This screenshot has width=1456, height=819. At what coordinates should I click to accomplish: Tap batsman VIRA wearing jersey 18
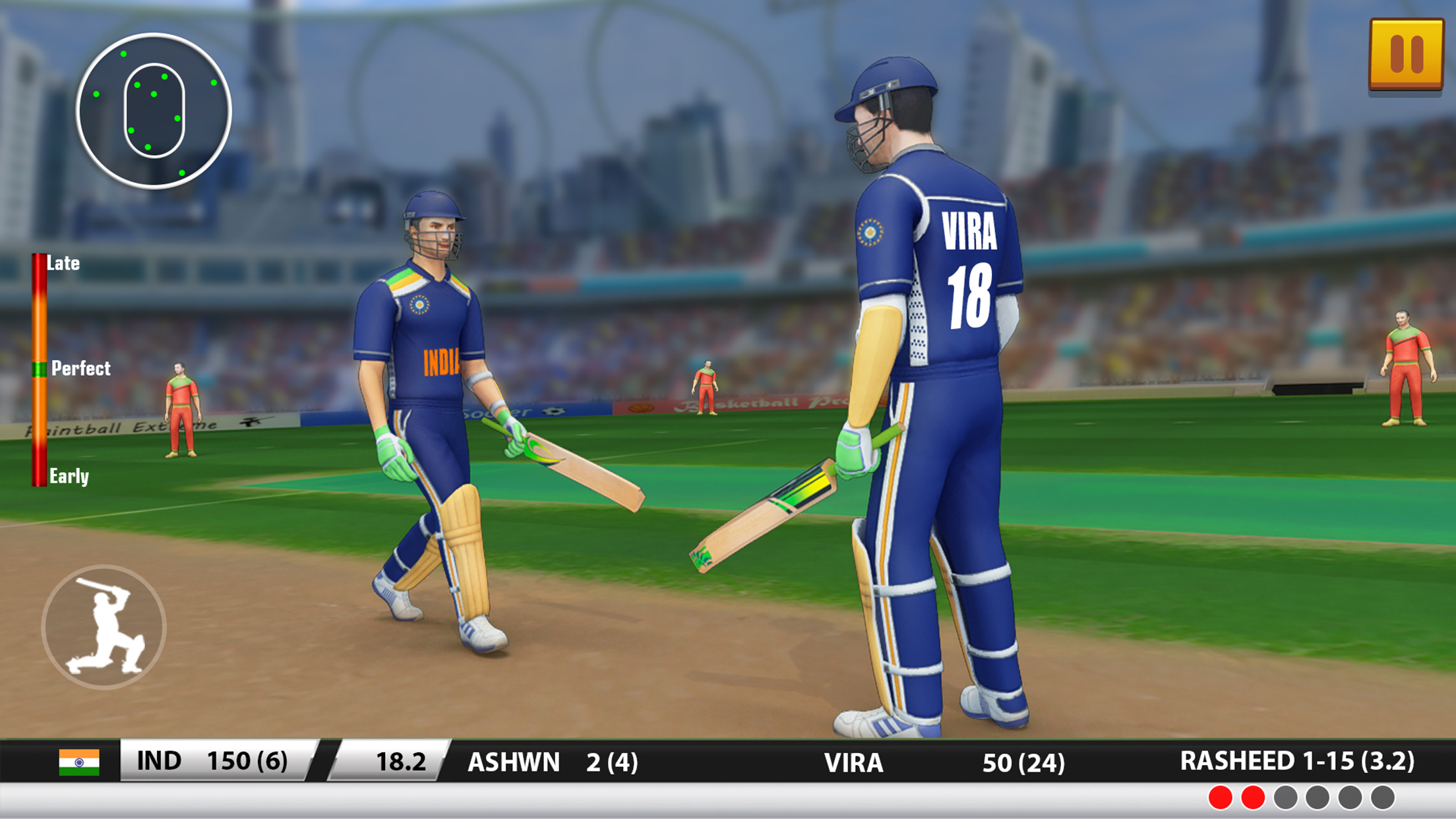point(923,396)
